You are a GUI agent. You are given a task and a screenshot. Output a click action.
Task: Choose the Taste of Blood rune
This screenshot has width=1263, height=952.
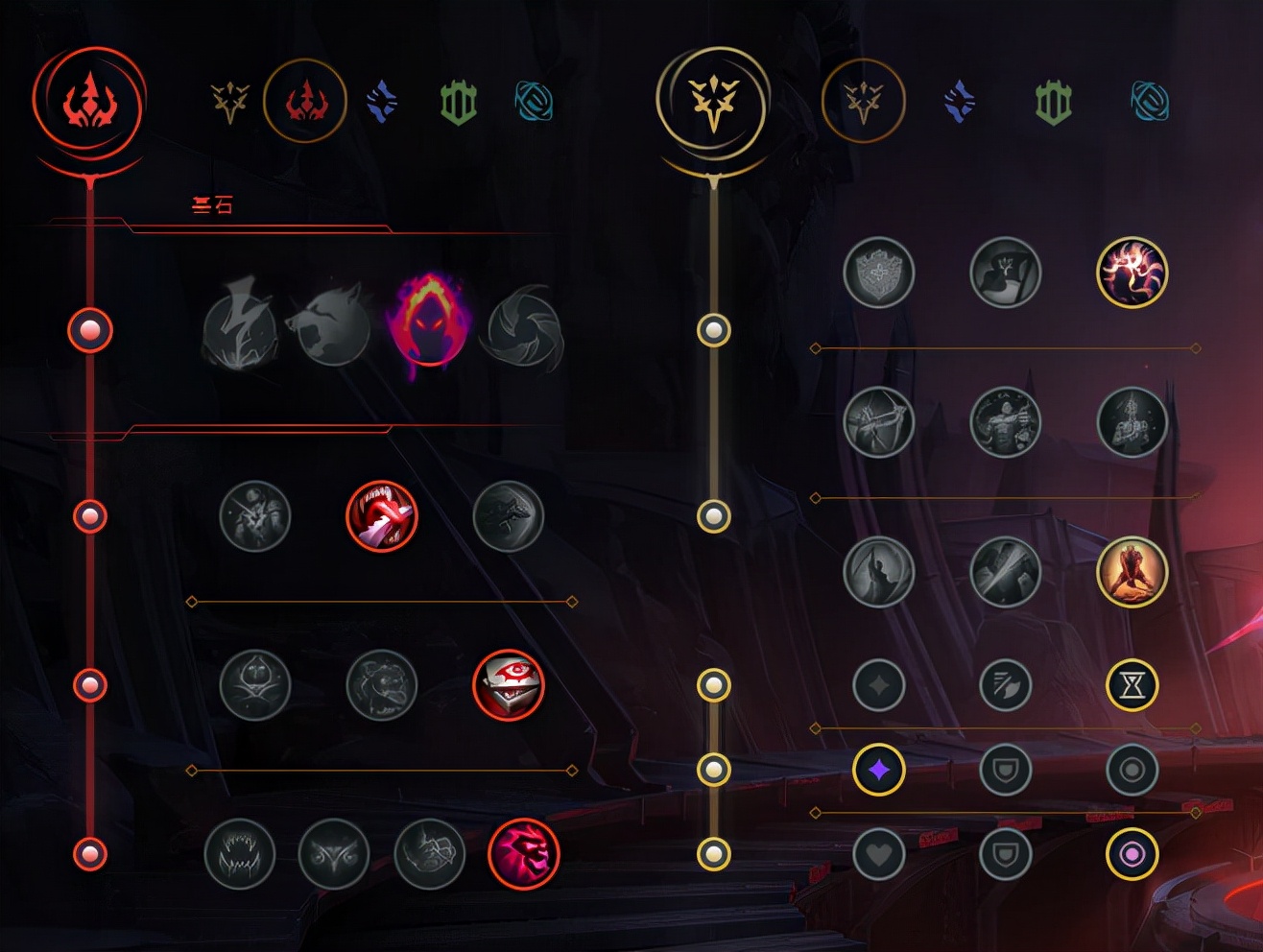pyautogui.click(x=382, y=516)
